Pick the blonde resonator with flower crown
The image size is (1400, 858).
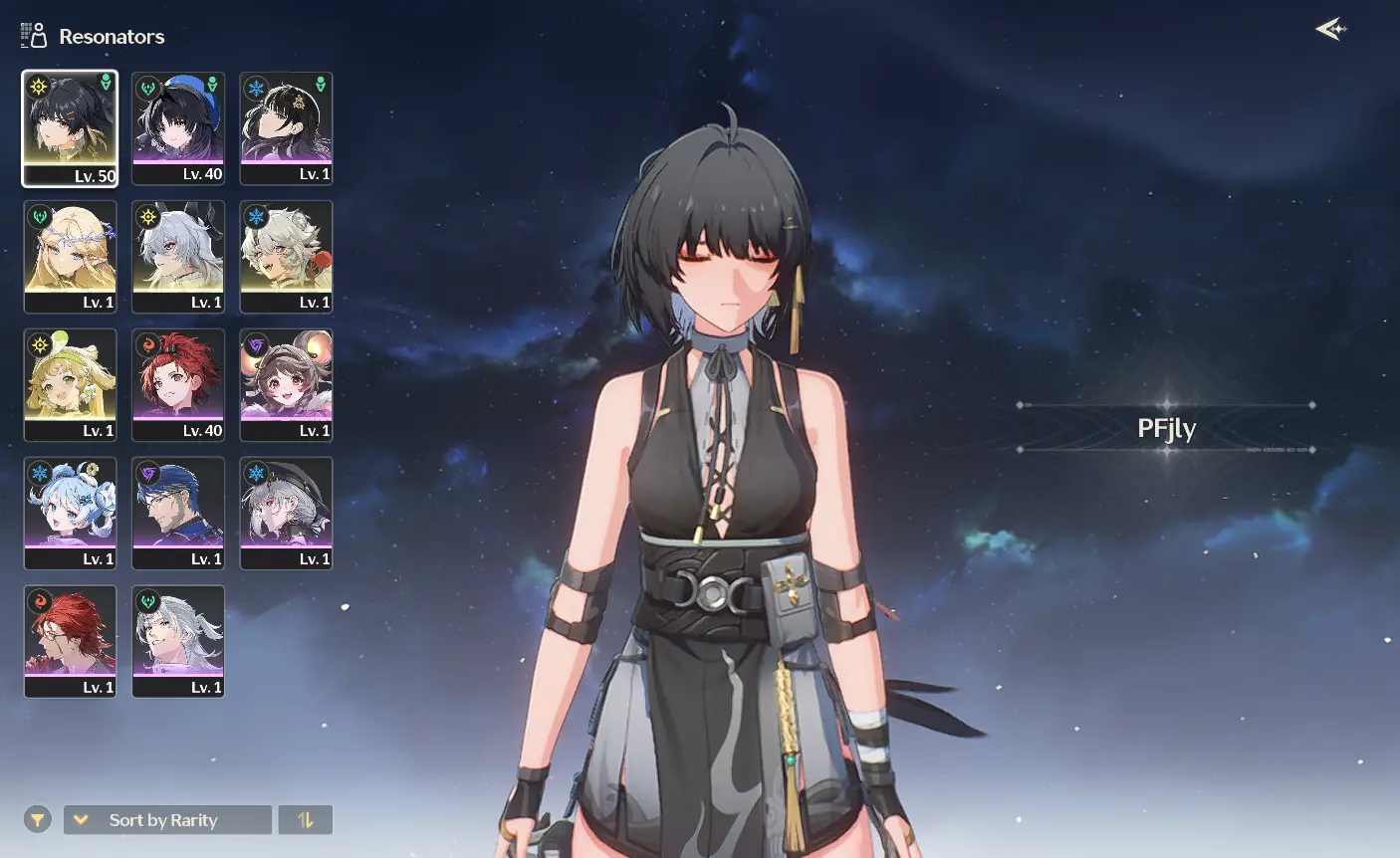pyautogui.click(x=70, y=257)
